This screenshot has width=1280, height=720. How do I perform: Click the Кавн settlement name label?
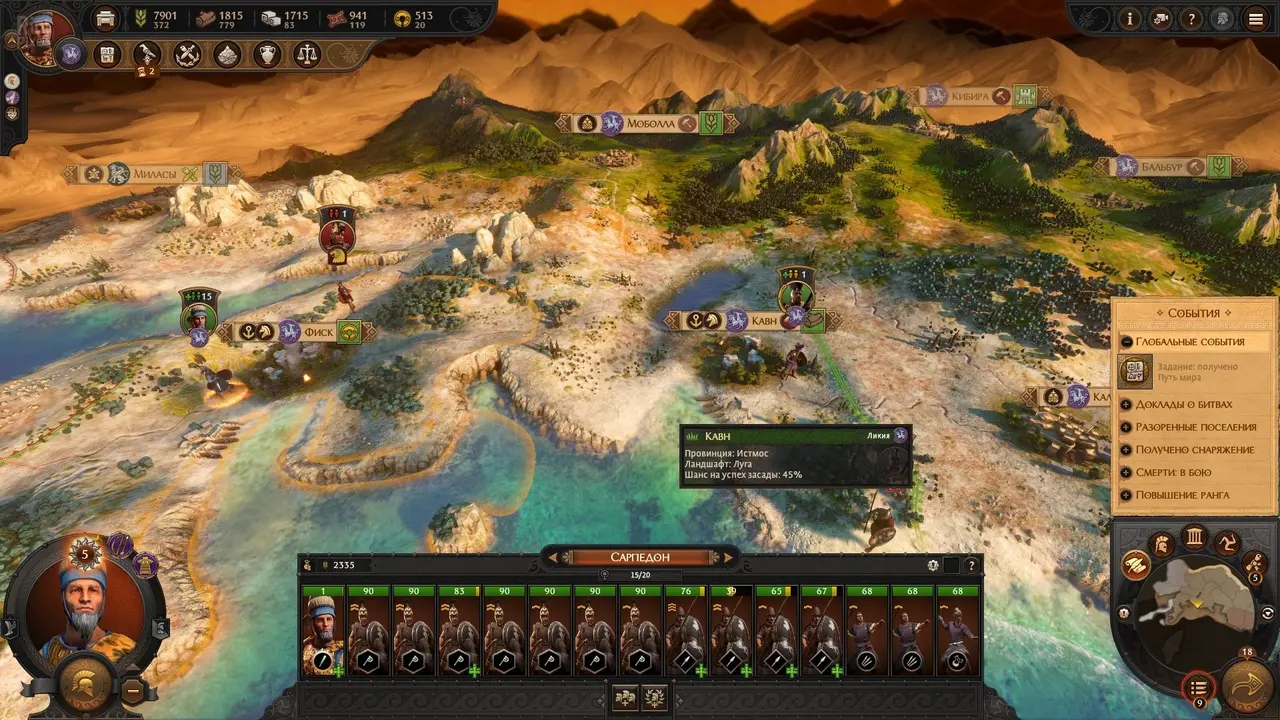(x=763, y=321)
